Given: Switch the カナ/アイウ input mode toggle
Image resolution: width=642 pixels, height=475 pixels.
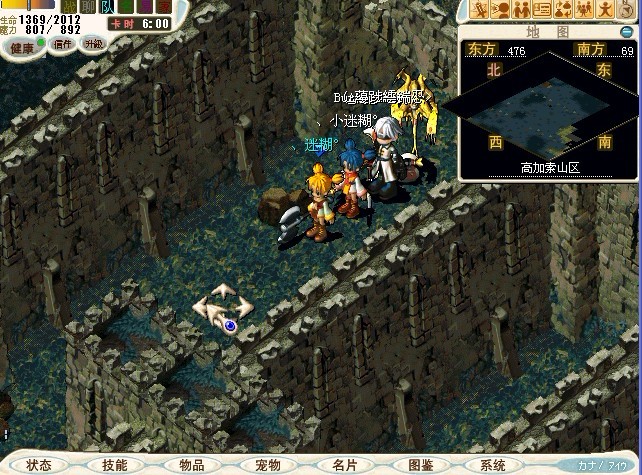Looking at the screenshot, I should [602, 466].
